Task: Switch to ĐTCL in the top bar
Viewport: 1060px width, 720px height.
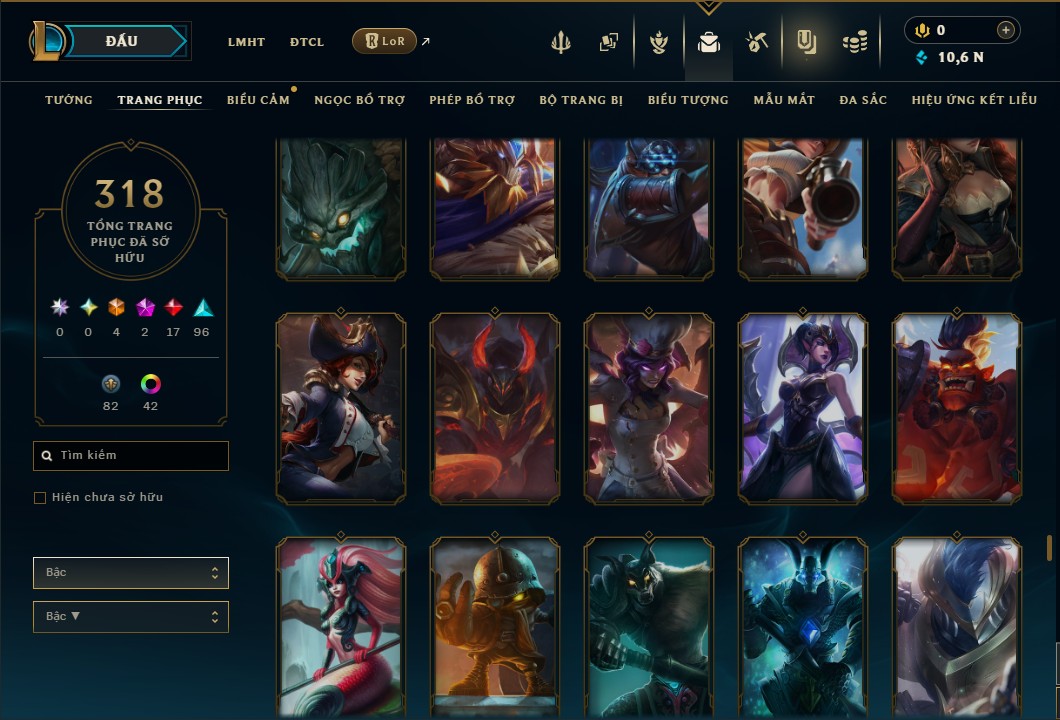Action: [306, 42]
